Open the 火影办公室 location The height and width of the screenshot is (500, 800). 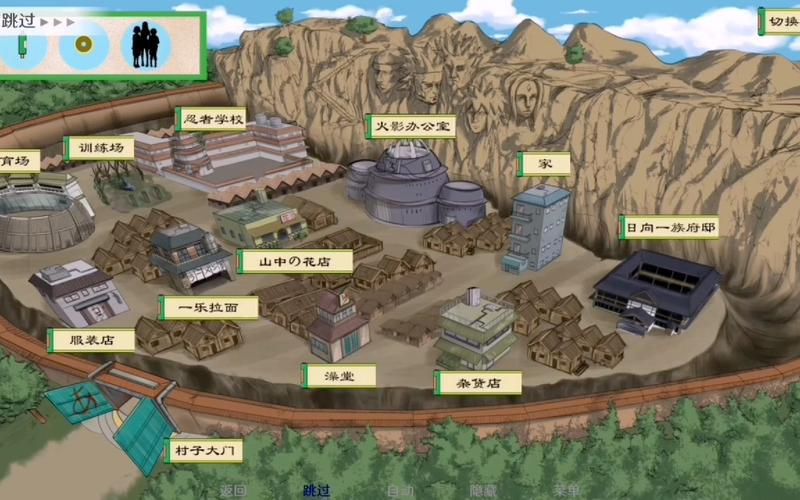pos(410,126)
